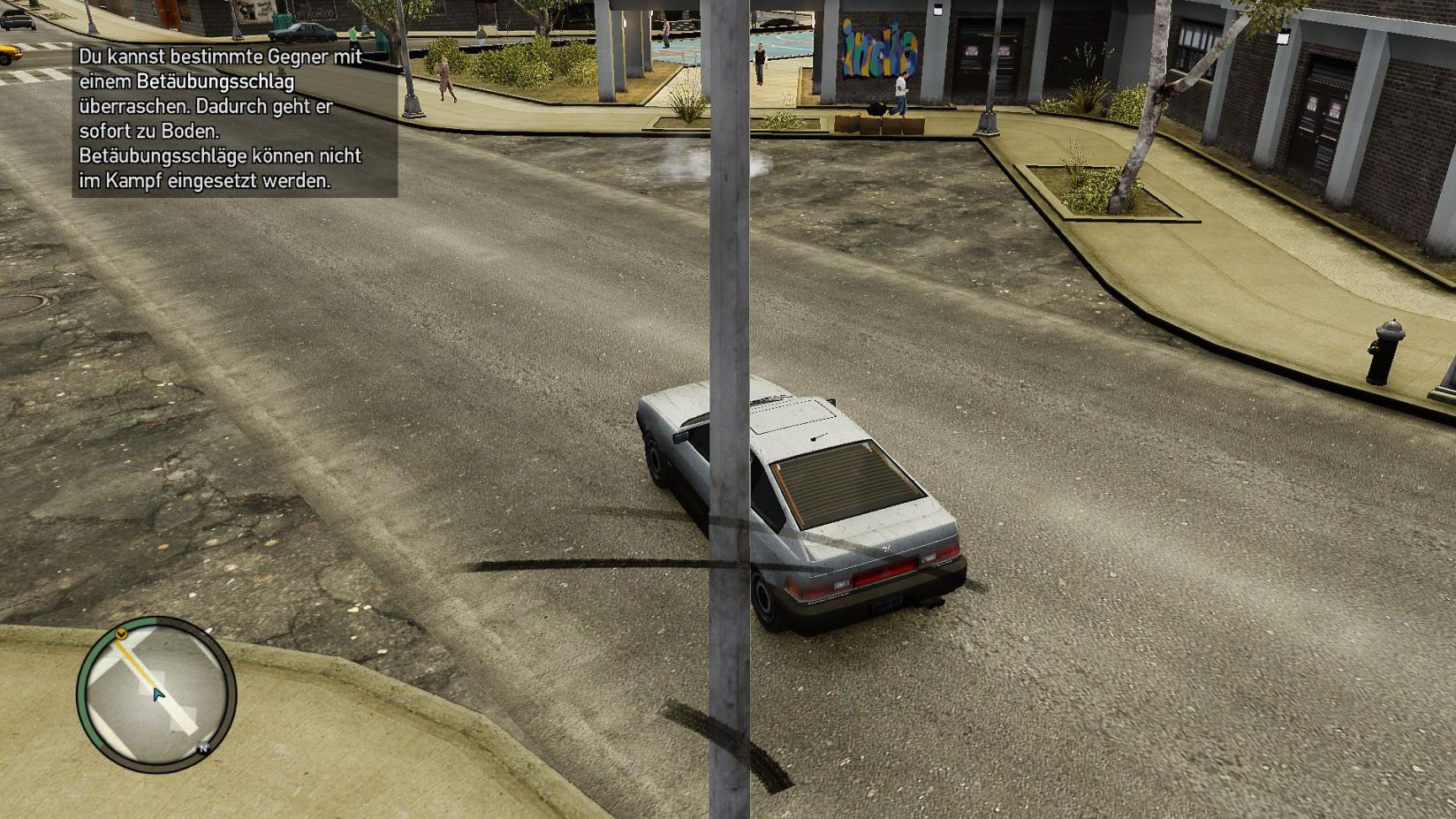Click the circular minimap radar
Viewport: 1456px width, 819px height.
[x=156, y=694]
